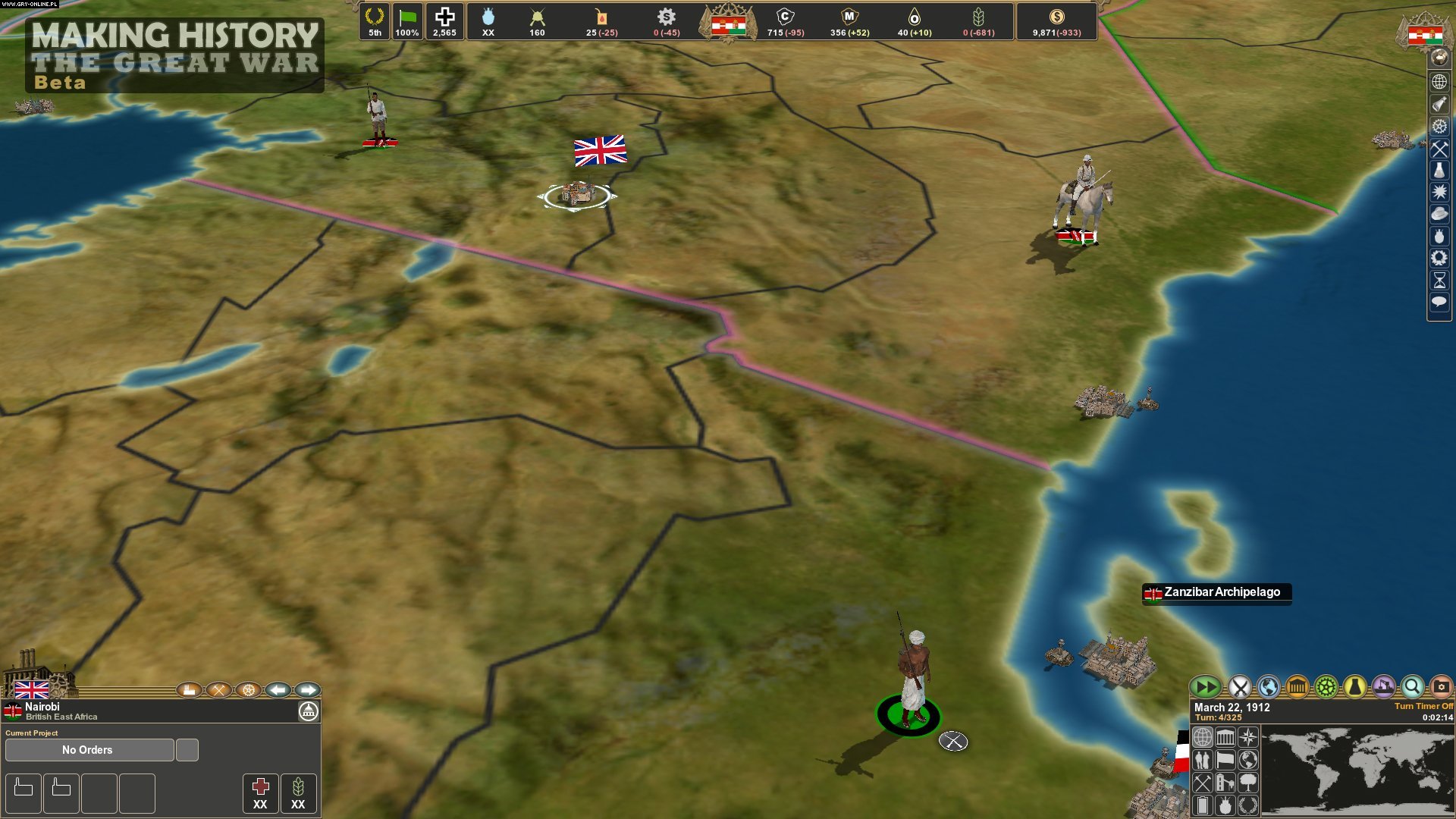Switch to the mining tab on the Nairobi panel
Viewport: 1456px width, 819px height.
pos(219,690)
